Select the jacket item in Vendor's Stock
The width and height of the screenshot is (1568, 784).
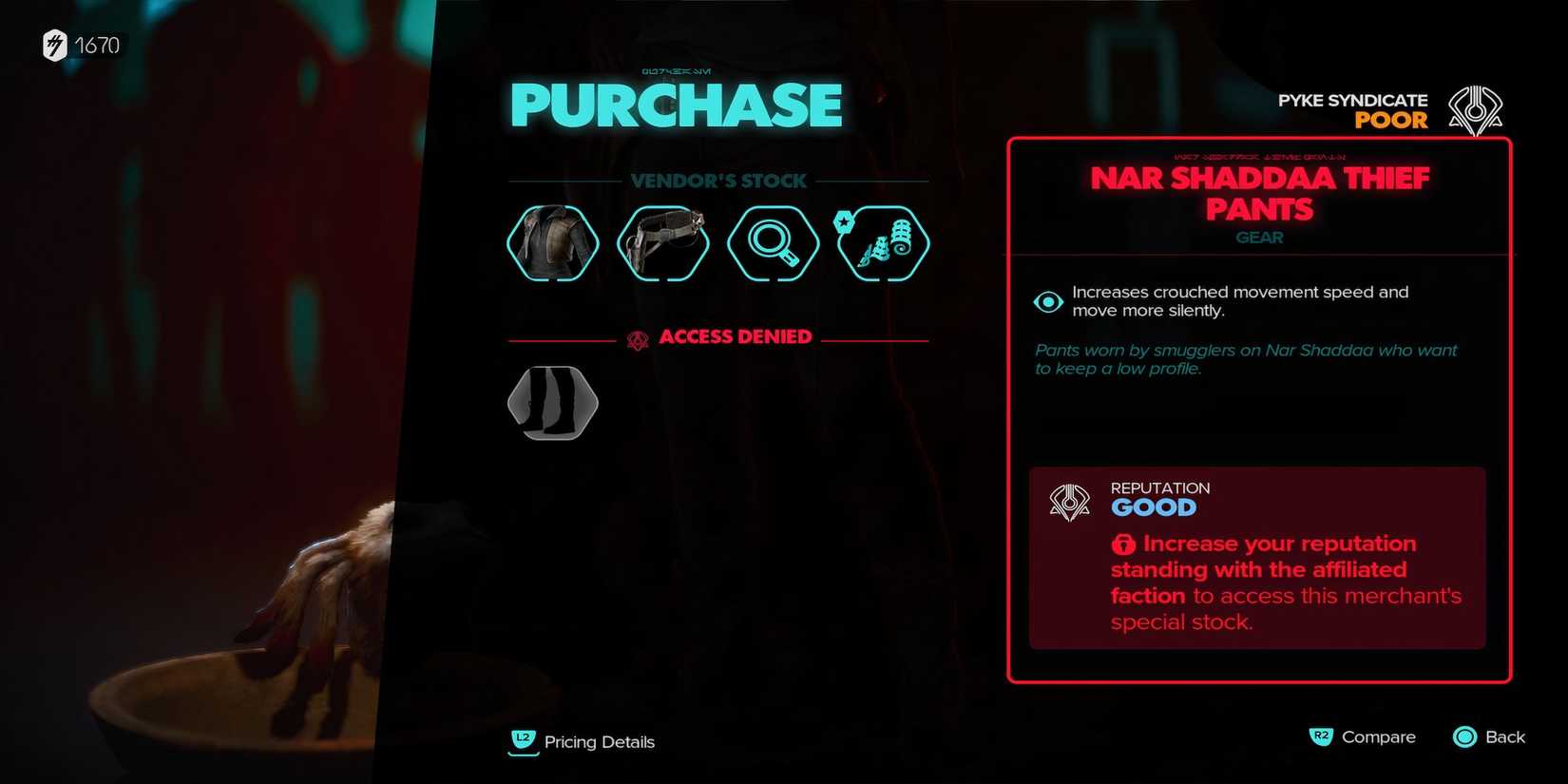point(552,243)
